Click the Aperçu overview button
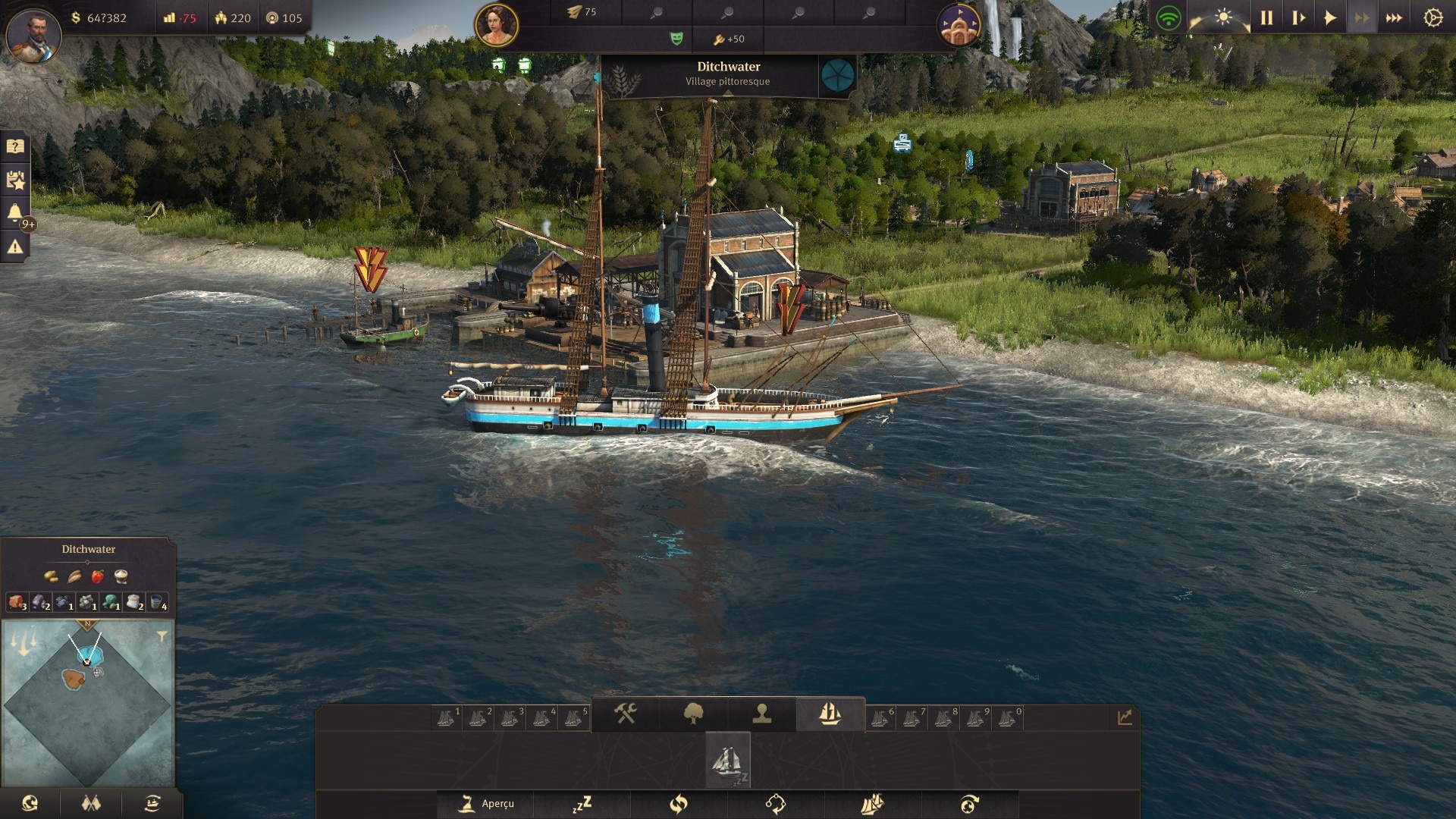 pyautogui.click(x=488, y=804)
